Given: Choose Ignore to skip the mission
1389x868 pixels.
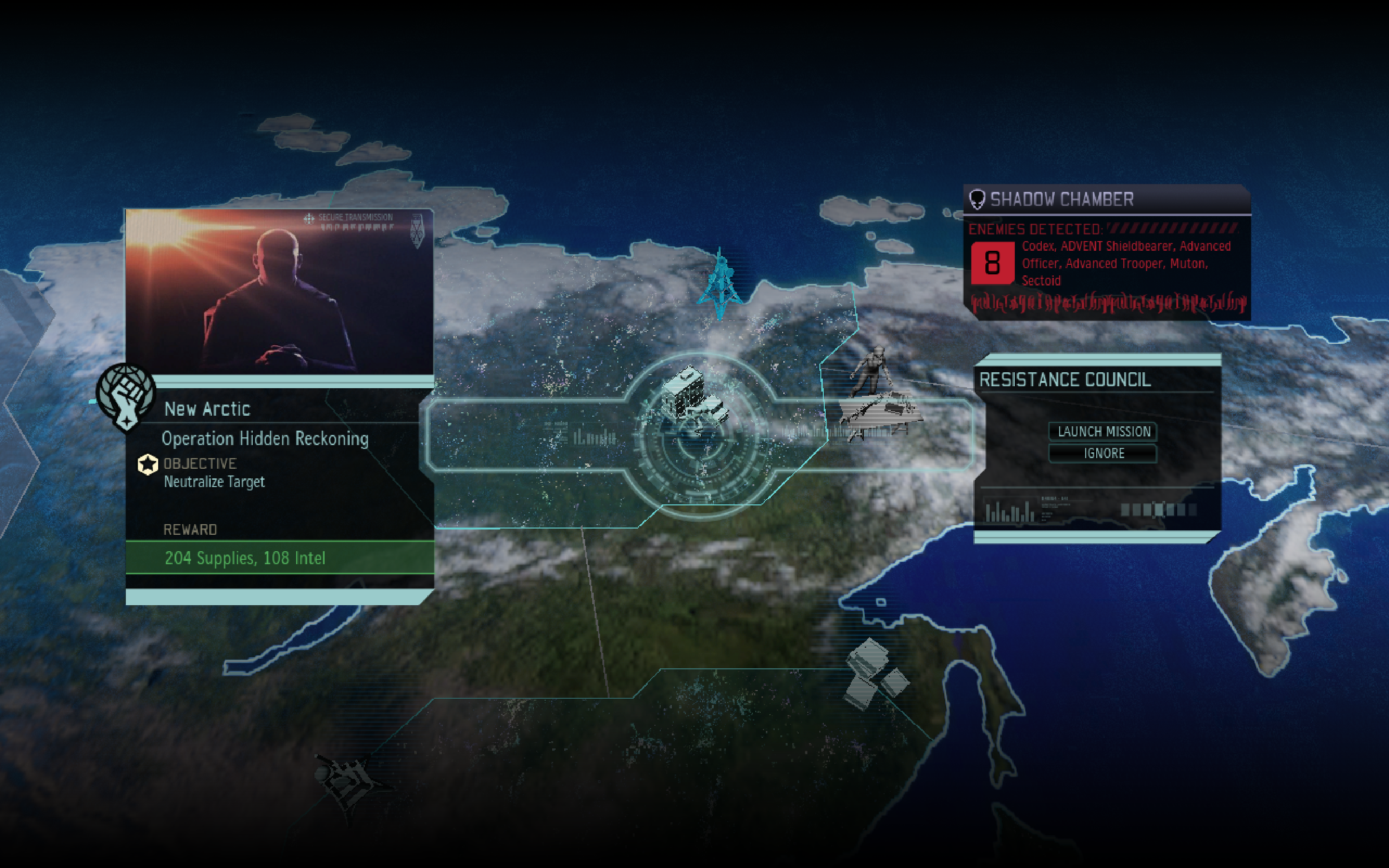Looking at the screenshot, I should (x=1103, y=453).
